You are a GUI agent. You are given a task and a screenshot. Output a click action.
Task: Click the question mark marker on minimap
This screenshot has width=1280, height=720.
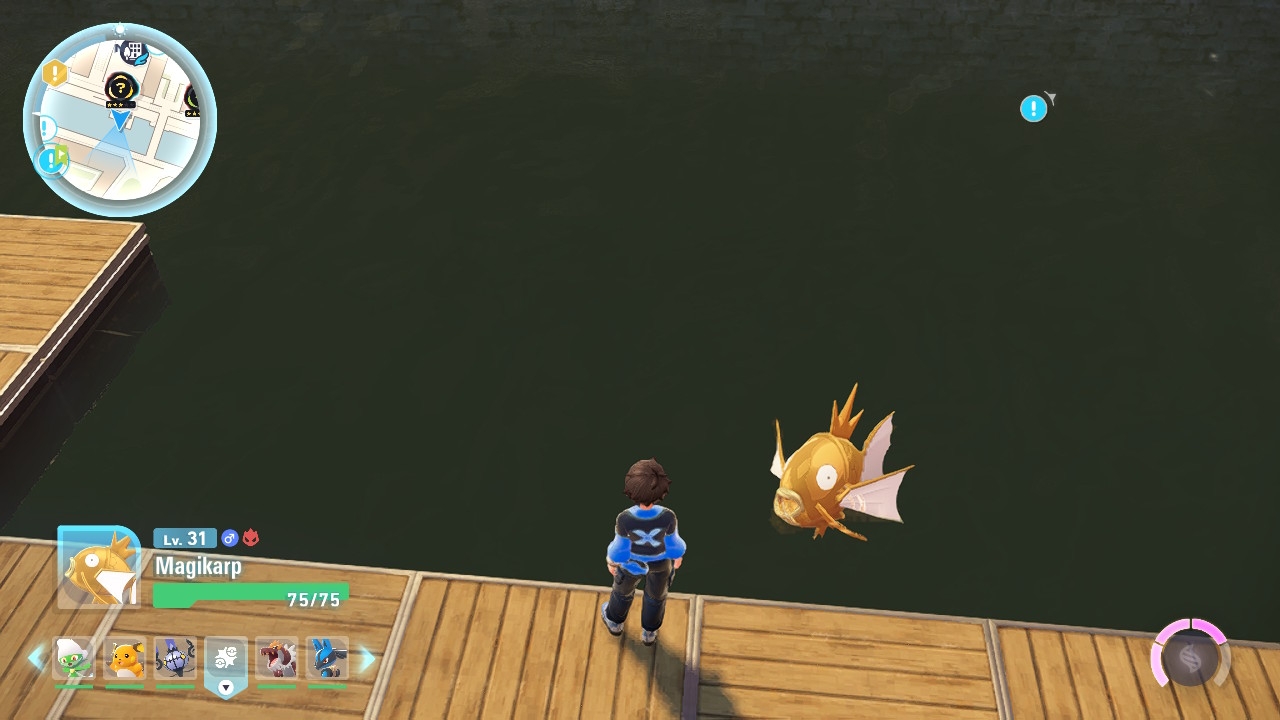pos(120,88)
